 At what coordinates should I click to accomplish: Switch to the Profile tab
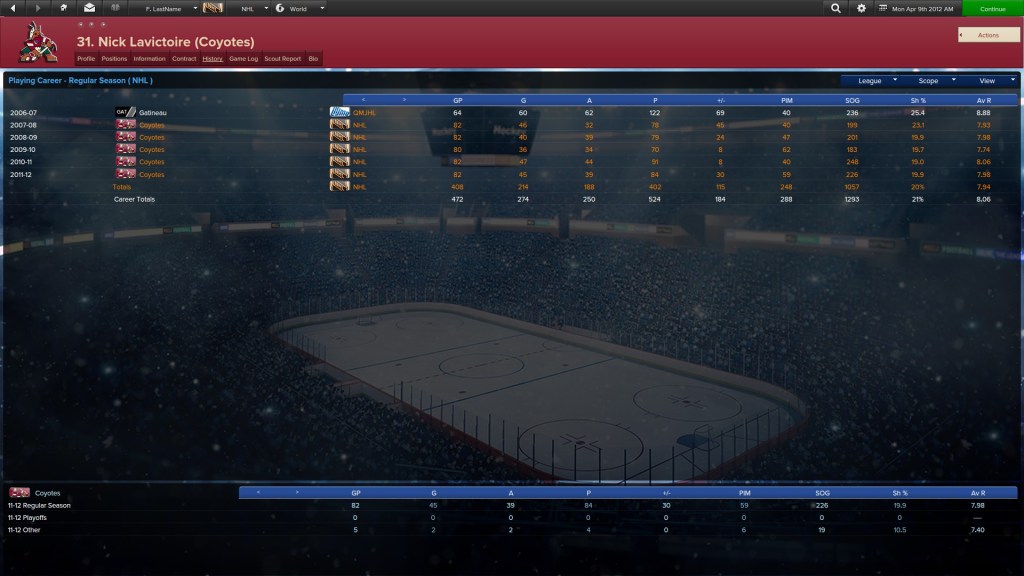[86, 59]
